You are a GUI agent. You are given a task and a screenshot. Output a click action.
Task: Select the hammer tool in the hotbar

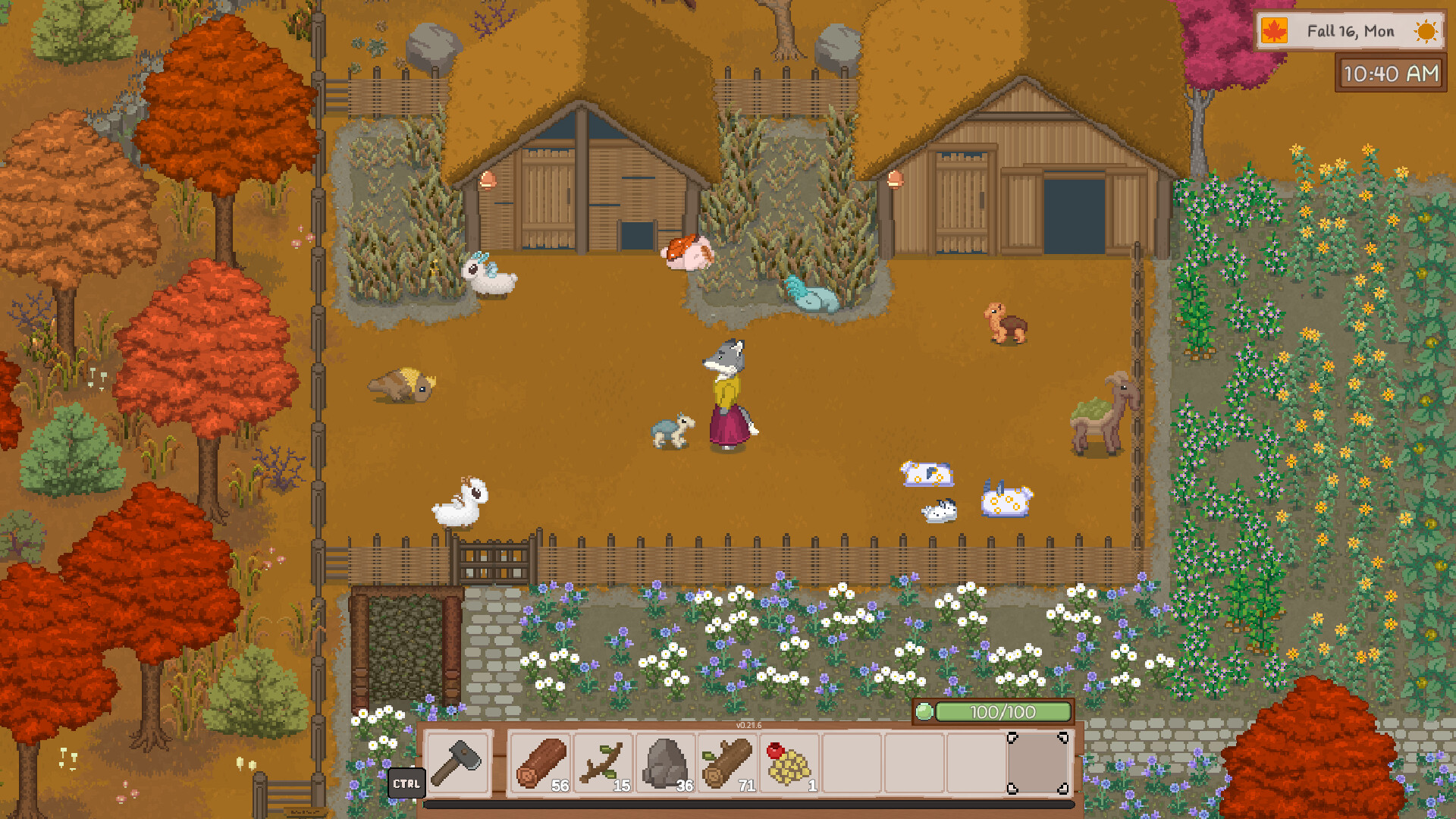point(457,764)
